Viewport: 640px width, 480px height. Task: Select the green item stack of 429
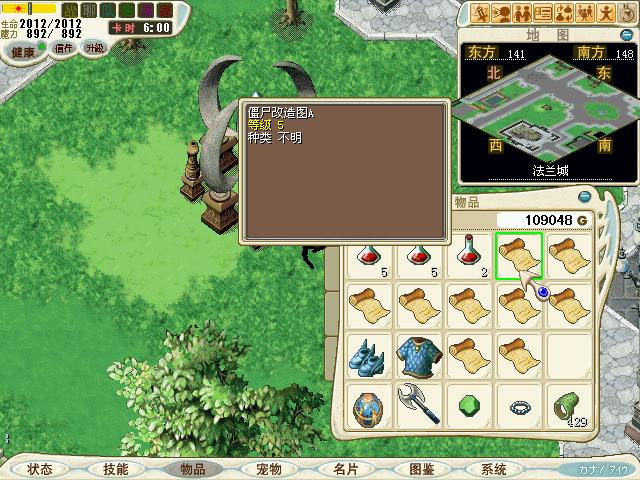click(x=569, y=407)
